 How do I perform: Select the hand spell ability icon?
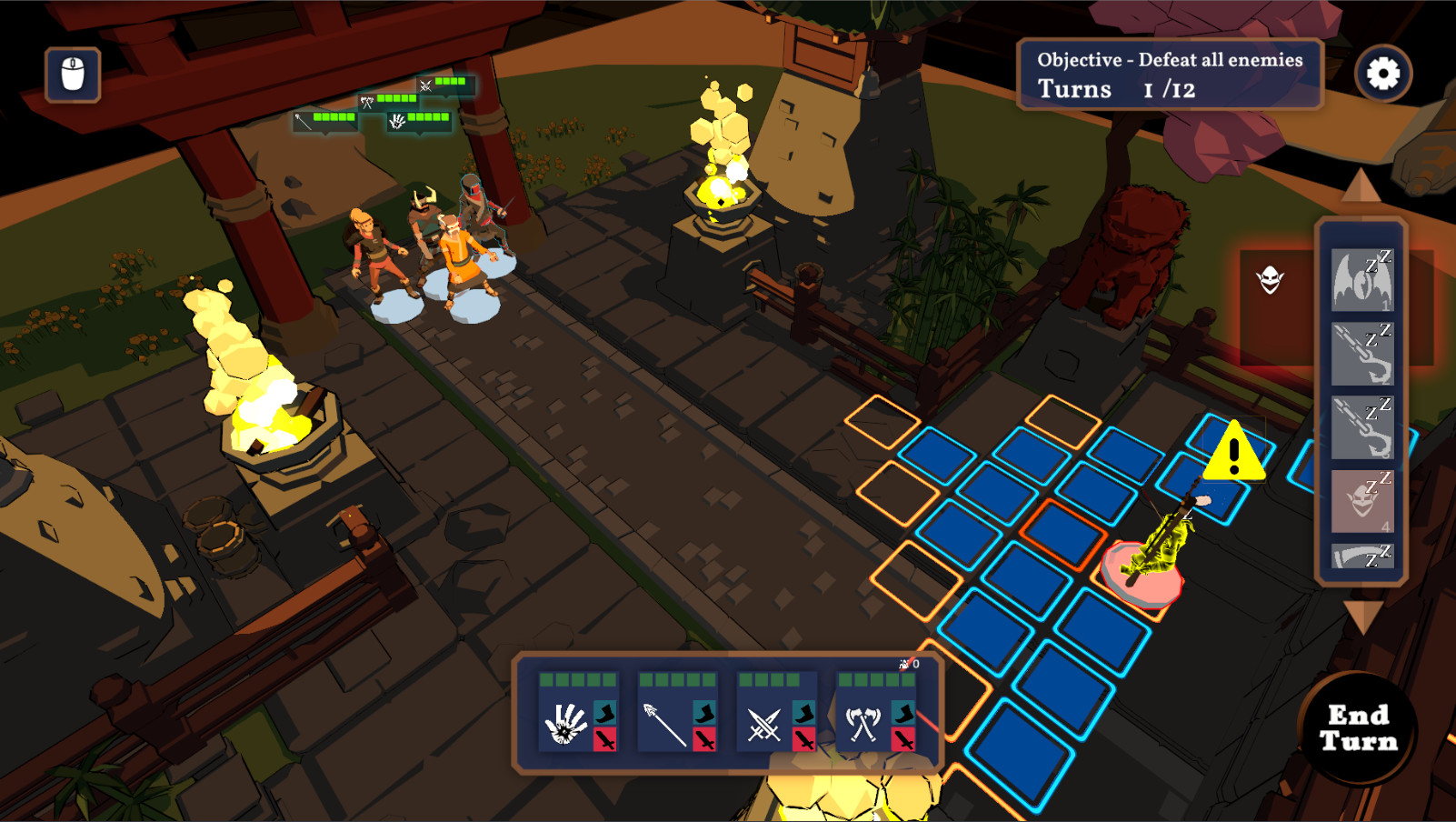568,724
